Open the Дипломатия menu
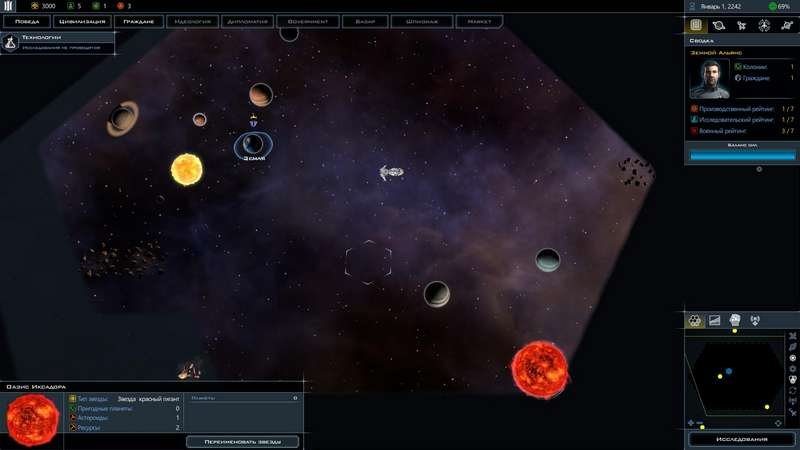The width and height of the screenshot is (800, 450). 248,20
